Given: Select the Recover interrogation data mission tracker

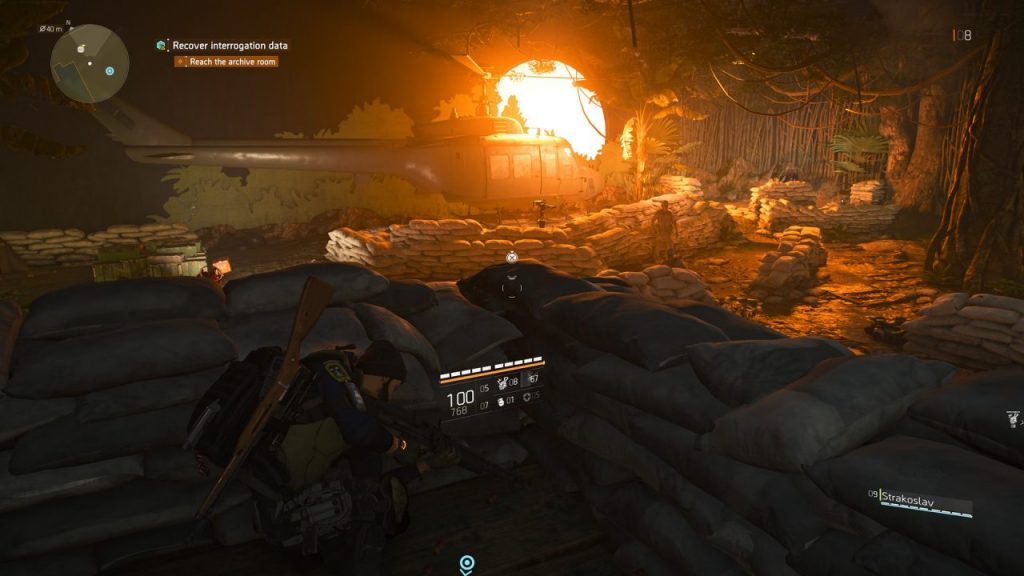Looking at the screenshot, I should pos(232,45).
